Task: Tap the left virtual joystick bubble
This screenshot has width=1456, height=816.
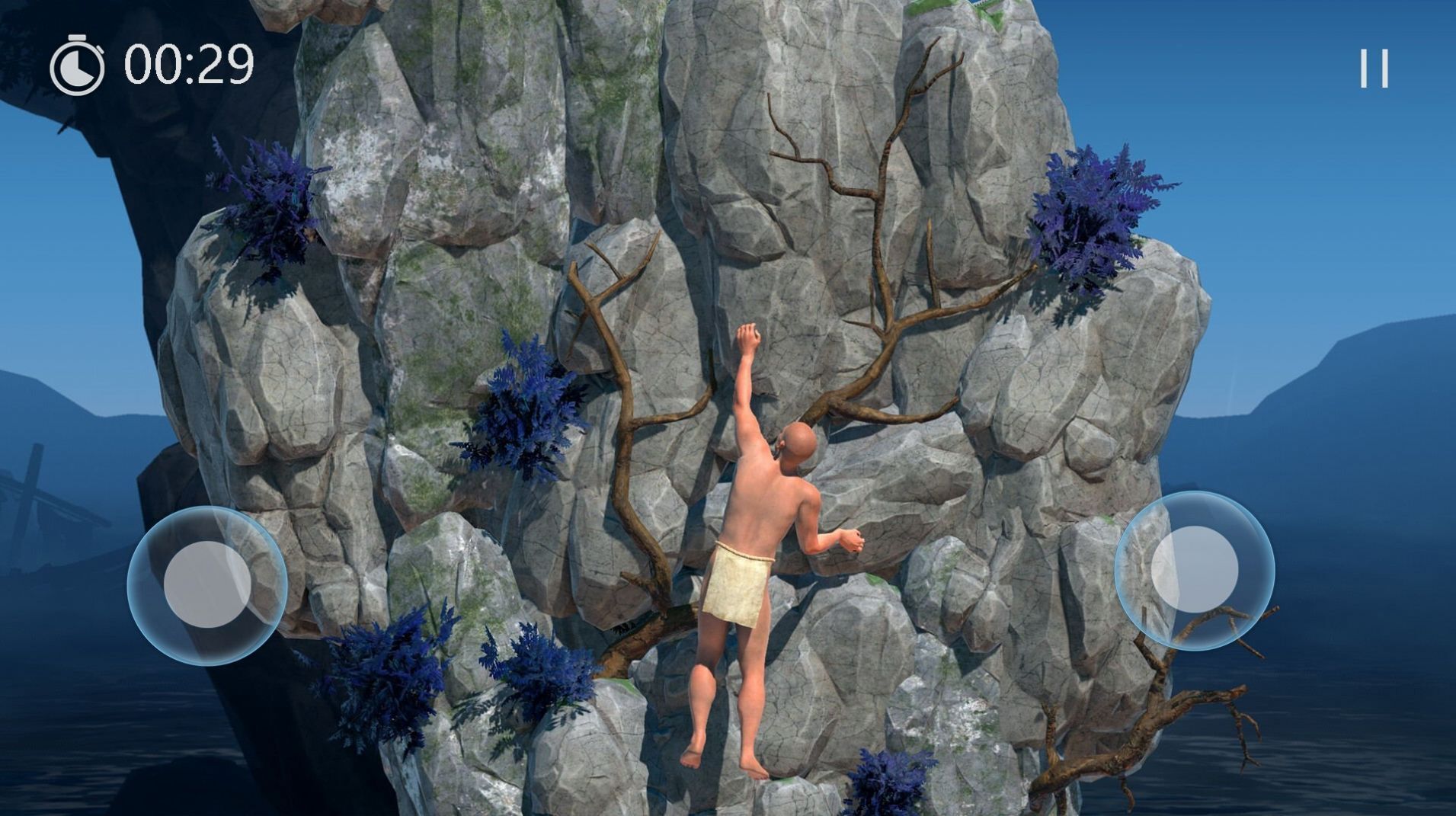Action: 207,584
